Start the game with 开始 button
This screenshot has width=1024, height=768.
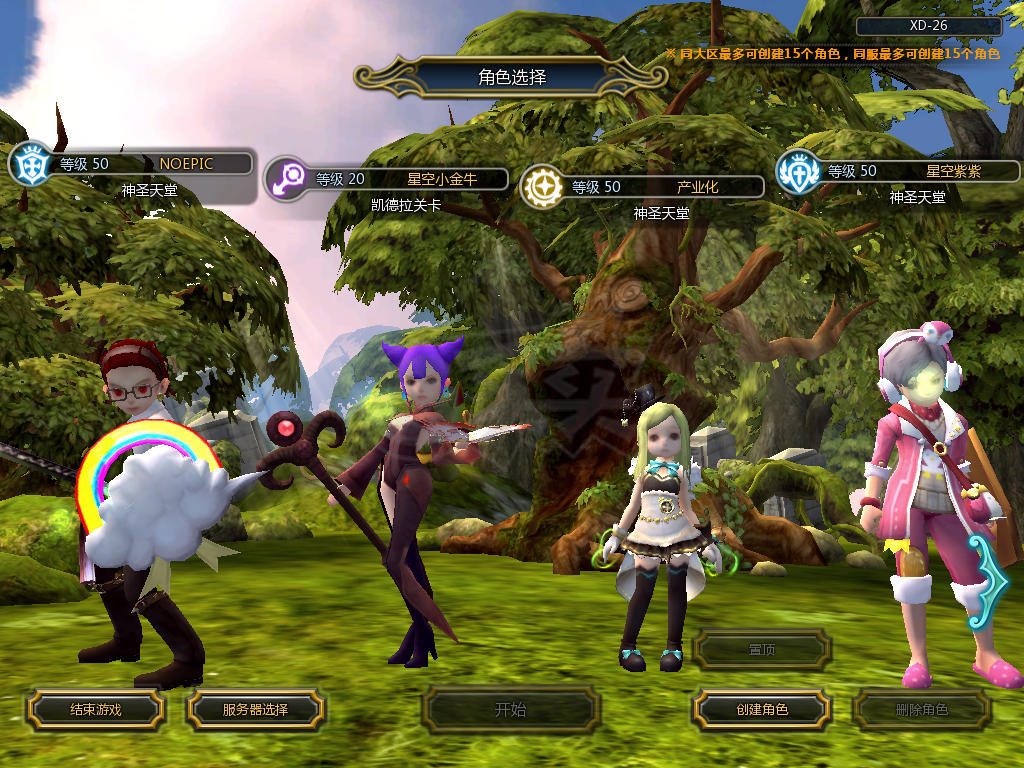510,710
